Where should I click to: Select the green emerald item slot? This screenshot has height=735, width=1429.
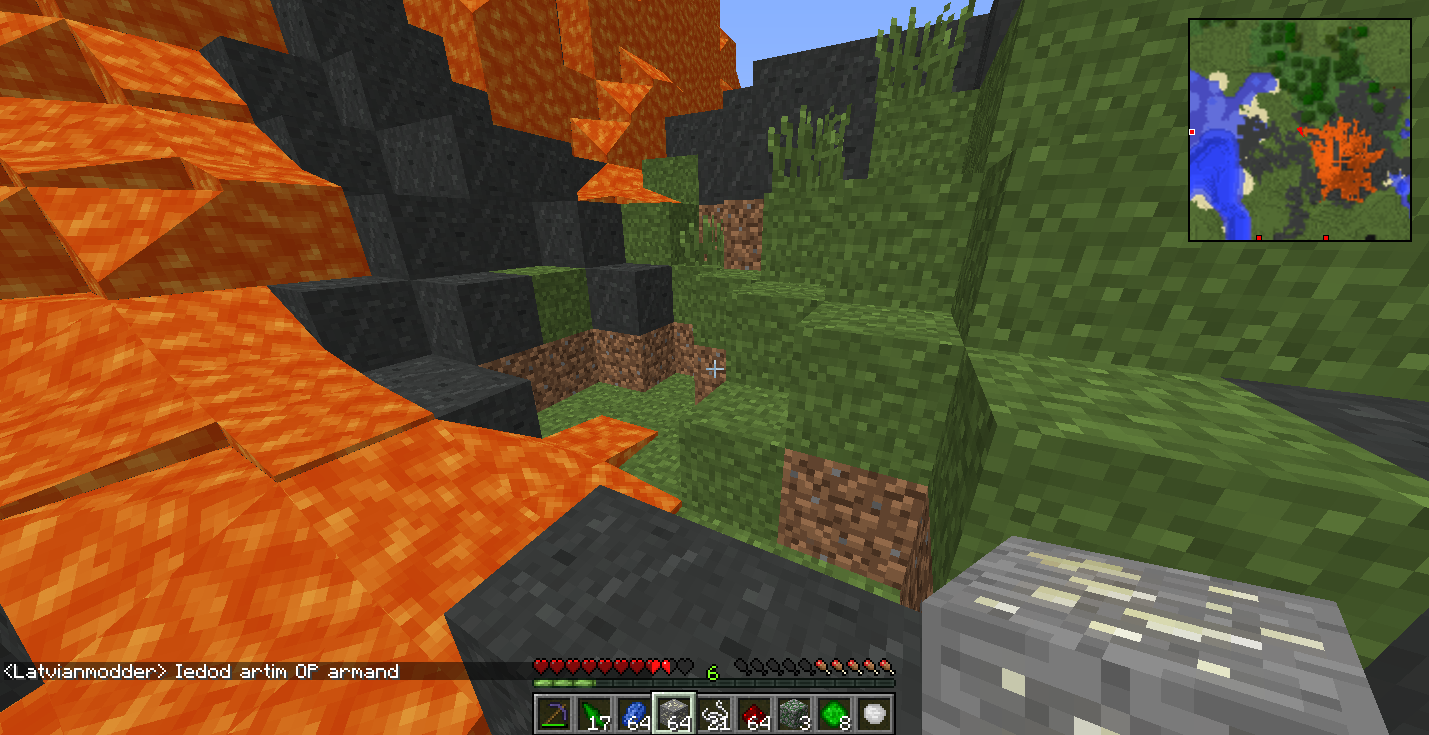pyautogui.click(x=833, y=714)
